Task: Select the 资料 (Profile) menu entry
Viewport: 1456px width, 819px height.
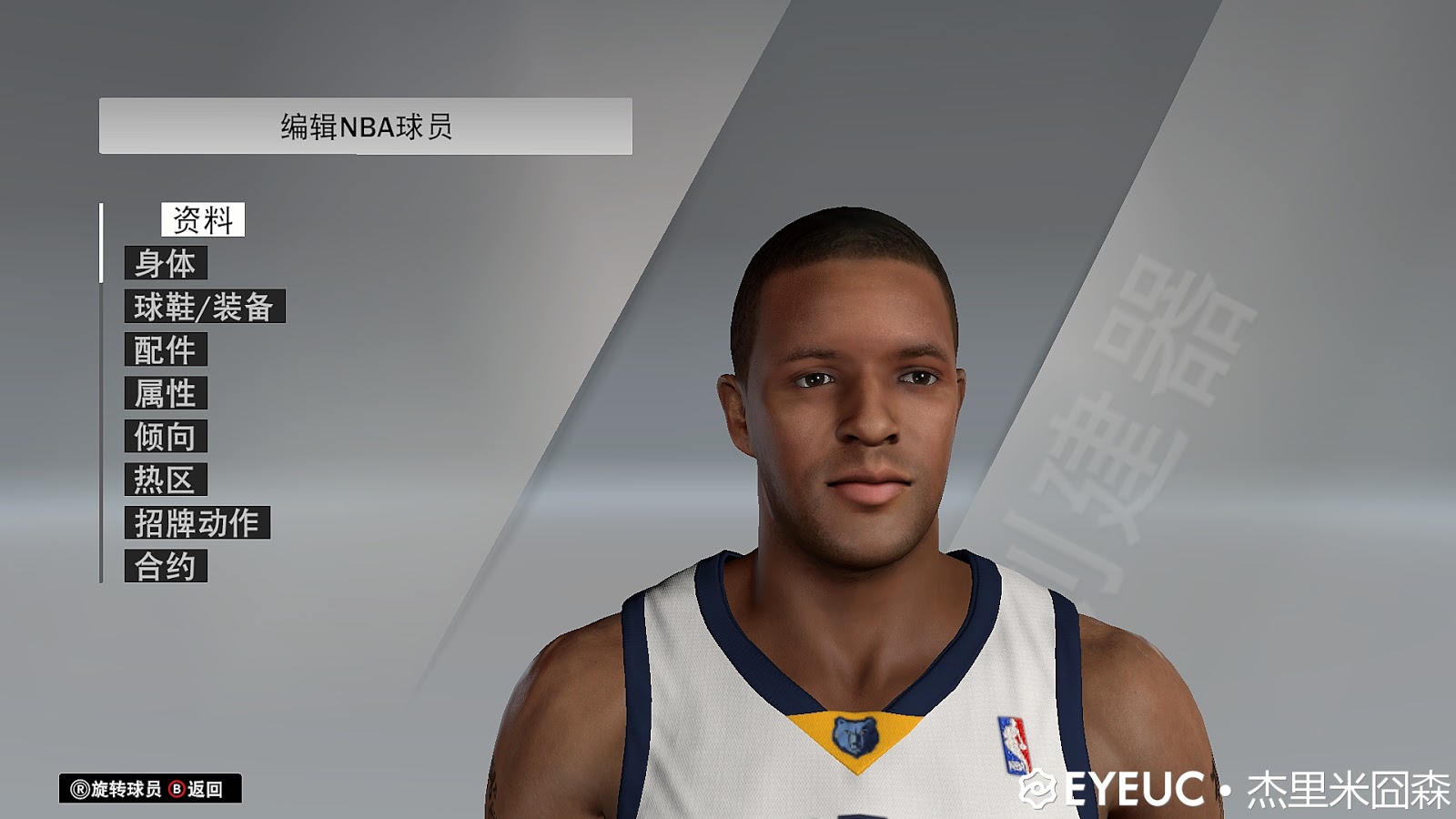Action: click(202, 218)
